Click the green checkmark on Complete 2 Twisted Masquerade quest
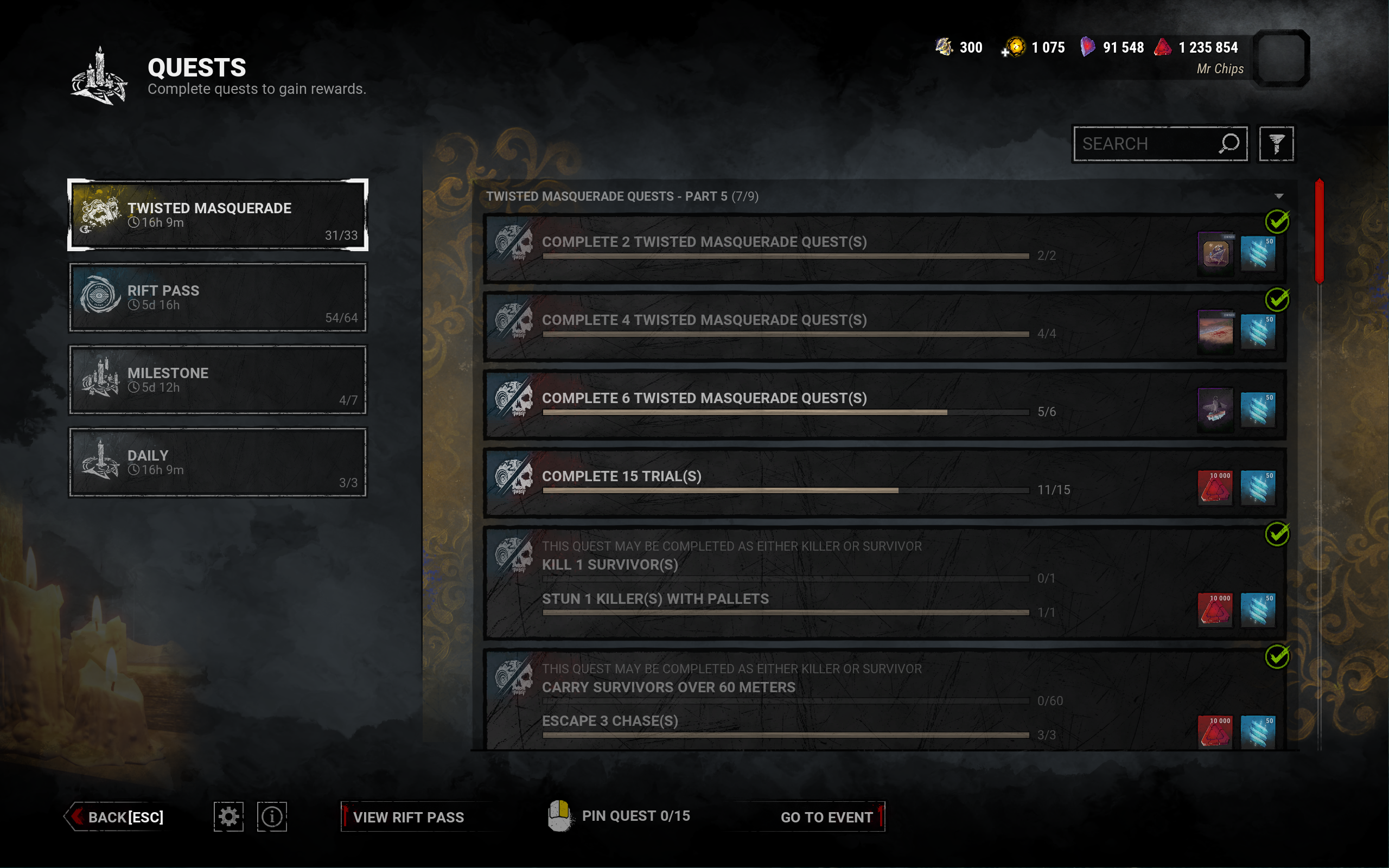The image size is (1389, 868). (x=1279, y=221)
